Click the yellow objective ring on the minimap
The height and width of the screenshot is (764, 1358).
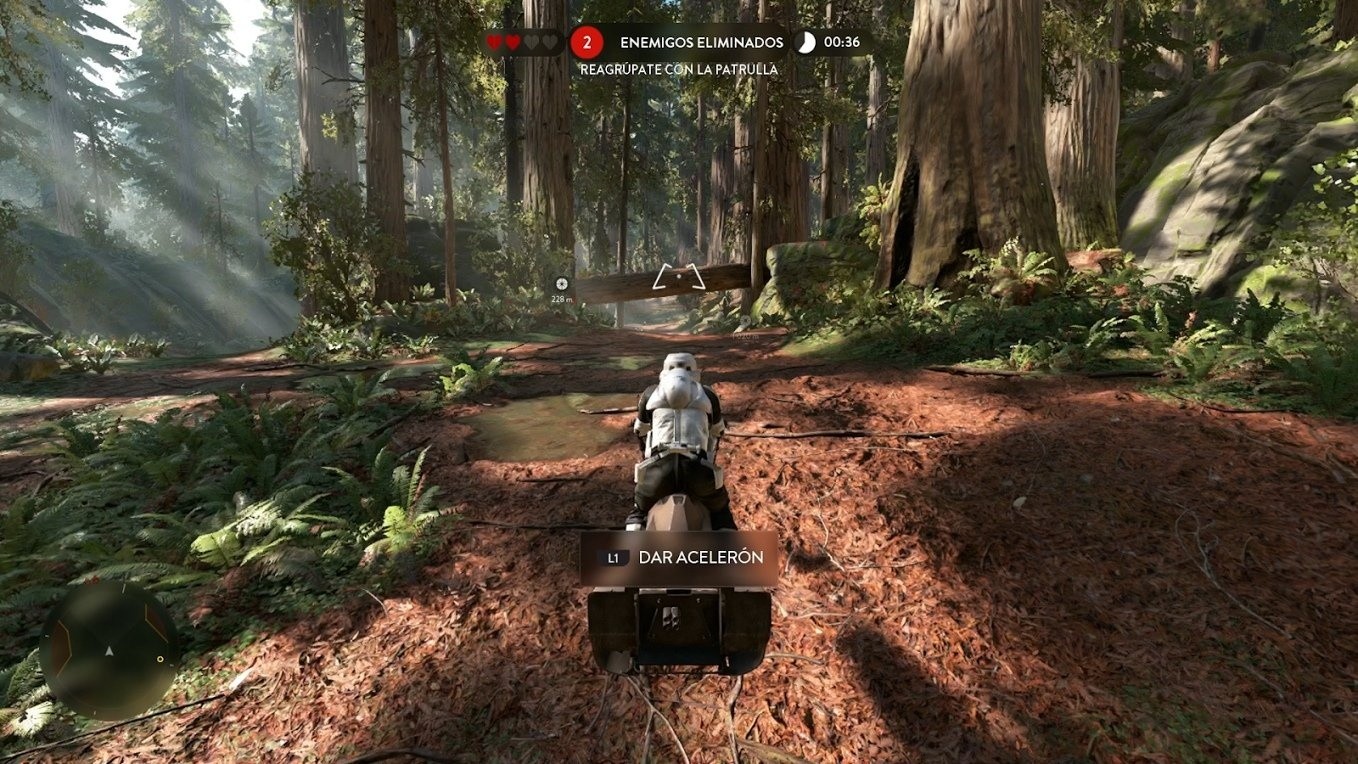point(160,659)
